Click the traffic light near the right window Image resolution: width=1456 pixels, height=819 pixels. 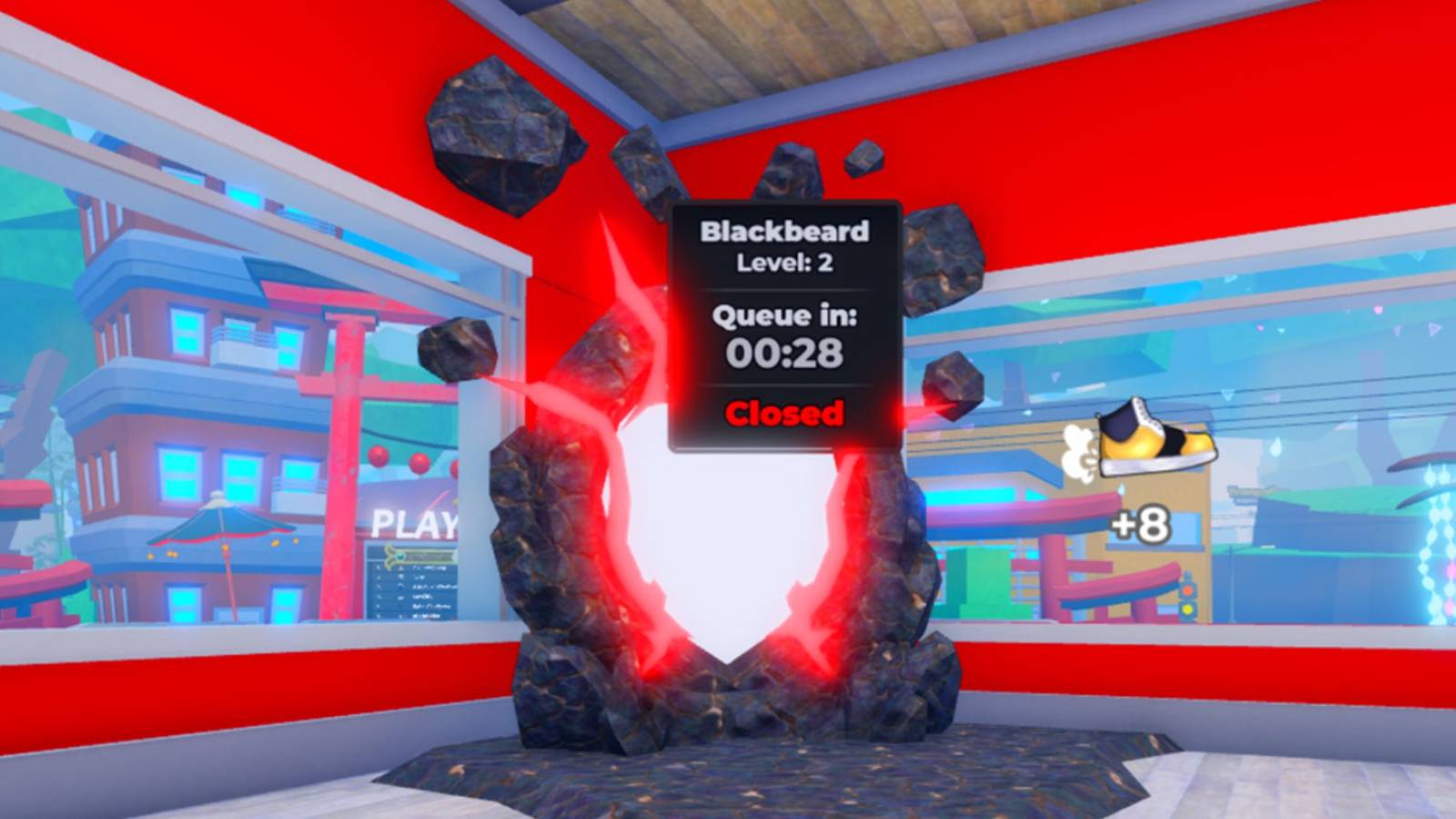(x=1188, y=596)
